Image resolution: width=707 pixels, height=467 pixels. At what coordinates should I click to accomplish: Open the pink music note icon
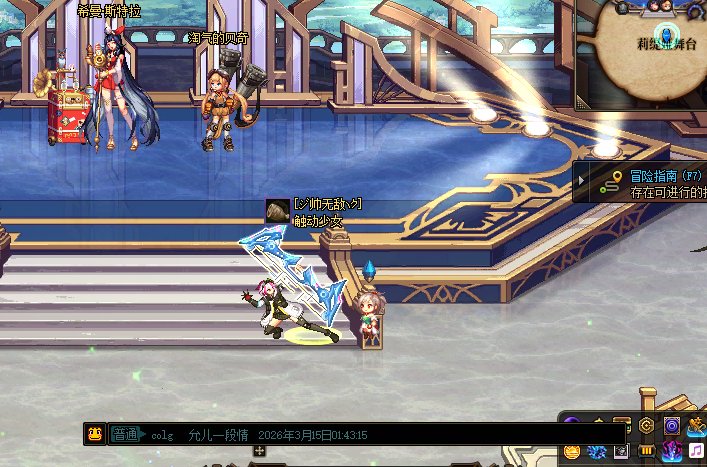pyautogui.click(x=695, y=452)
